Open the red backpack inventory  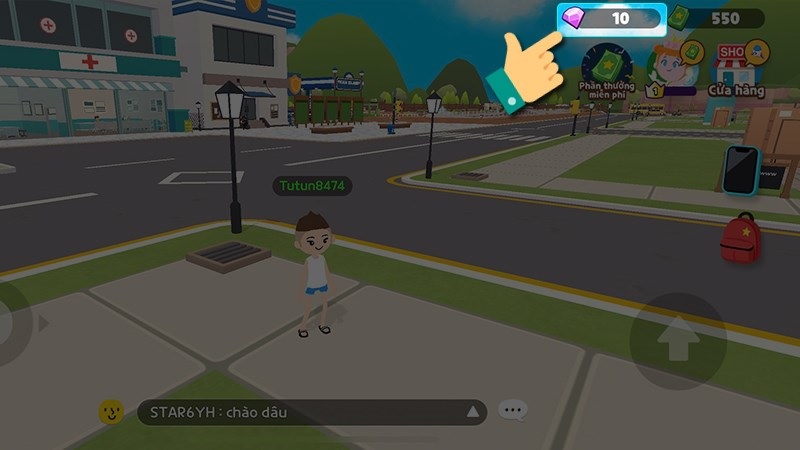tap(741, 238)
